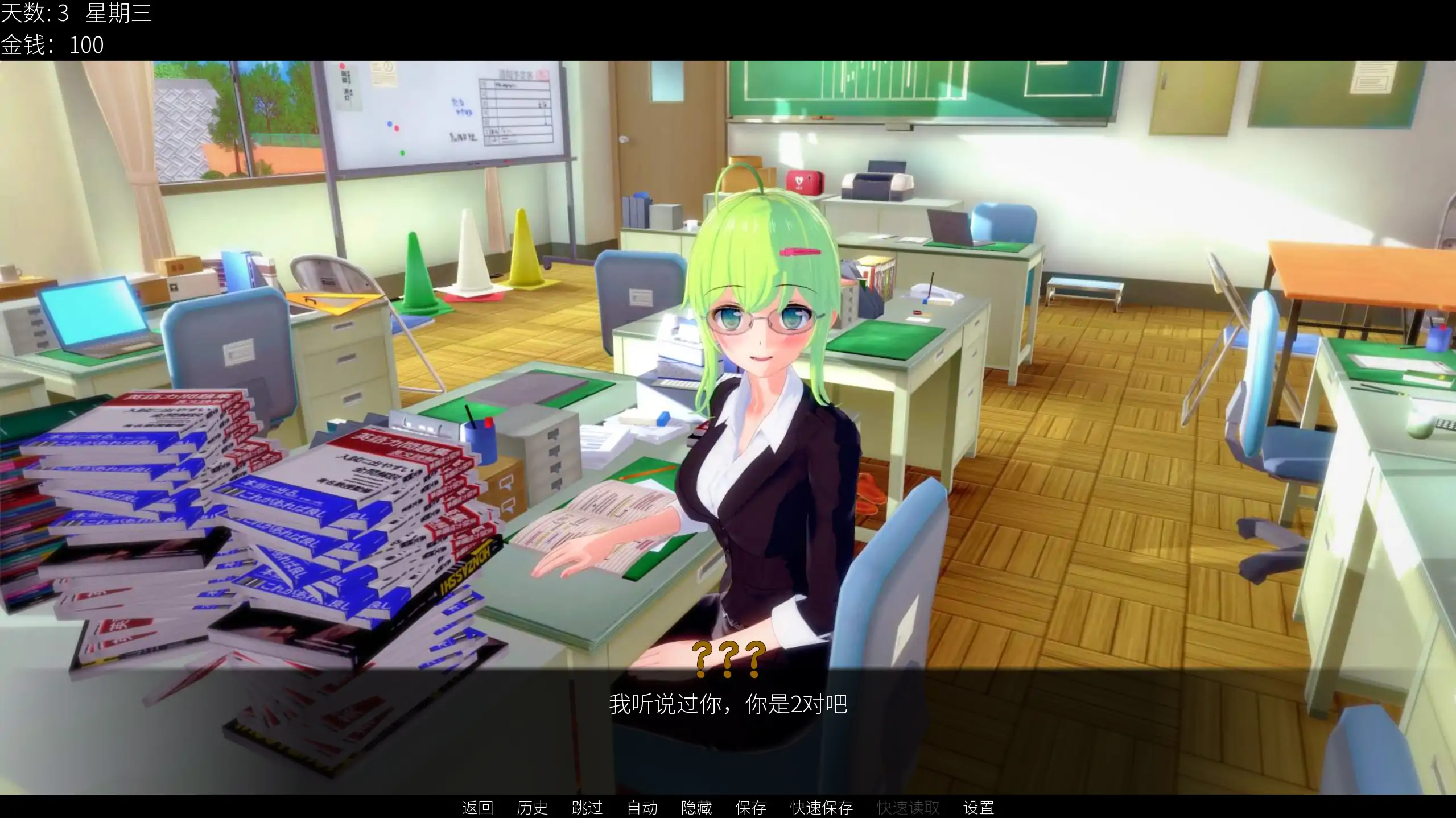Open the 历史 dialogue history

coord(532,808)
